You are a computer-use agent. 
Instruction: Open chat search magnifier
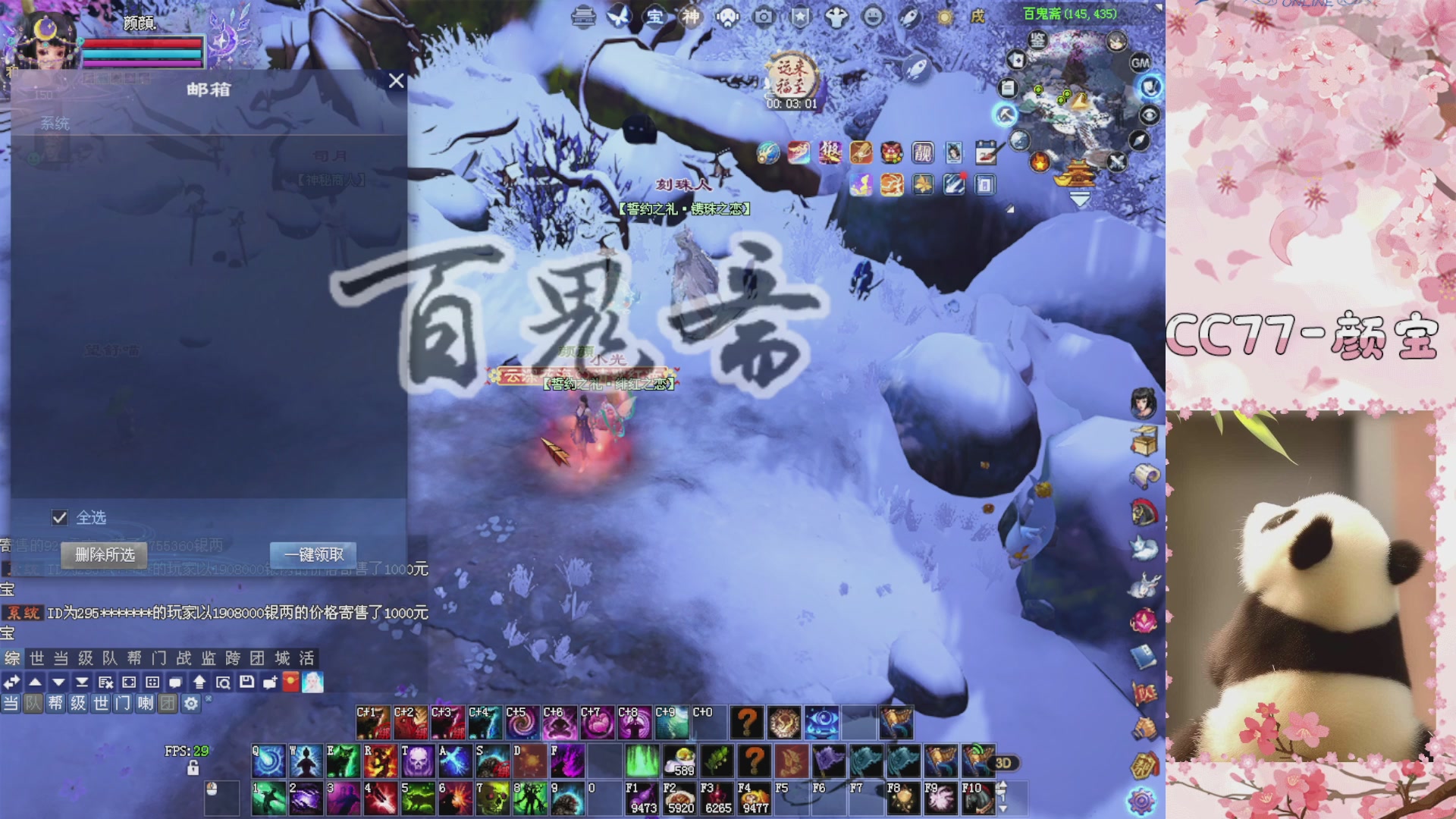[x=224, y=683]
